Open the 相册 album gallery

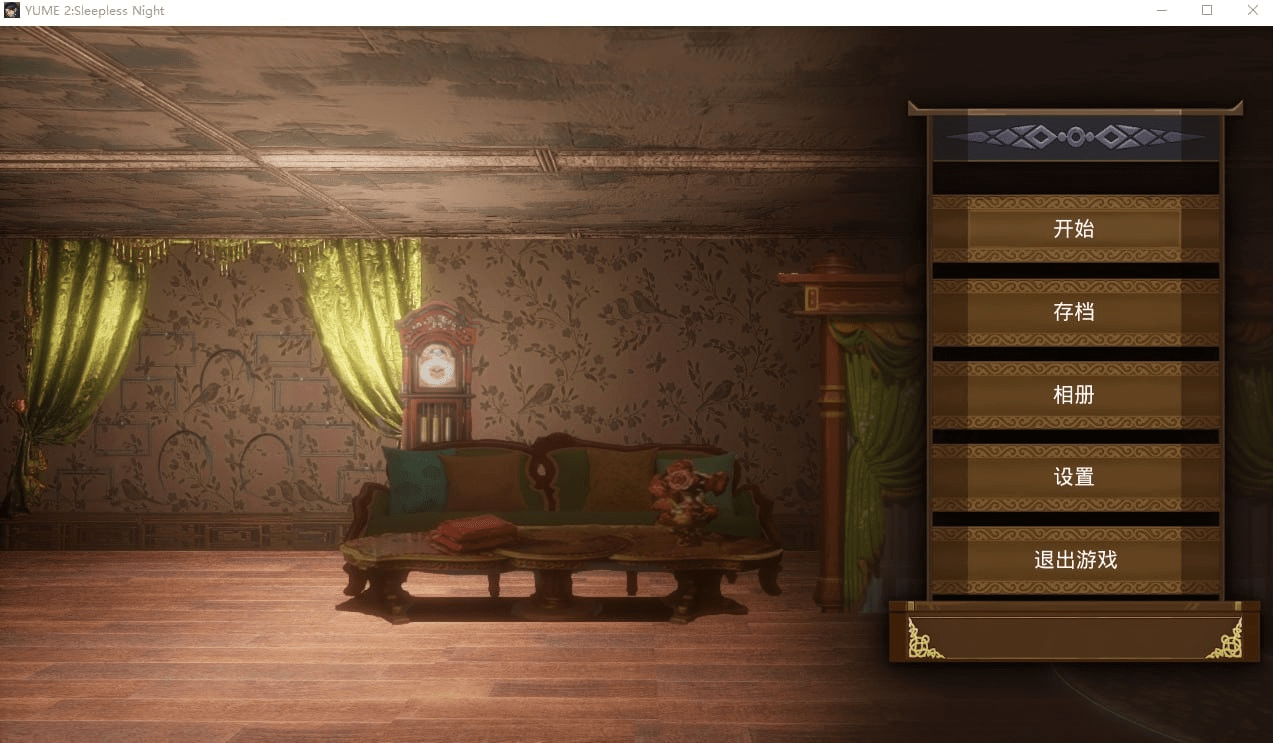pos(1074,395)
